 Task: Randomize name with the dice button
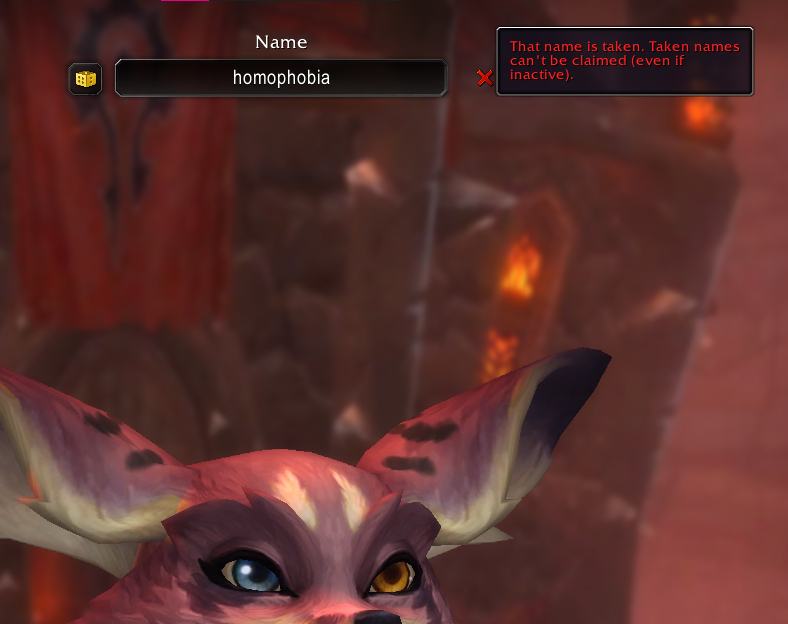pos(85,79)
